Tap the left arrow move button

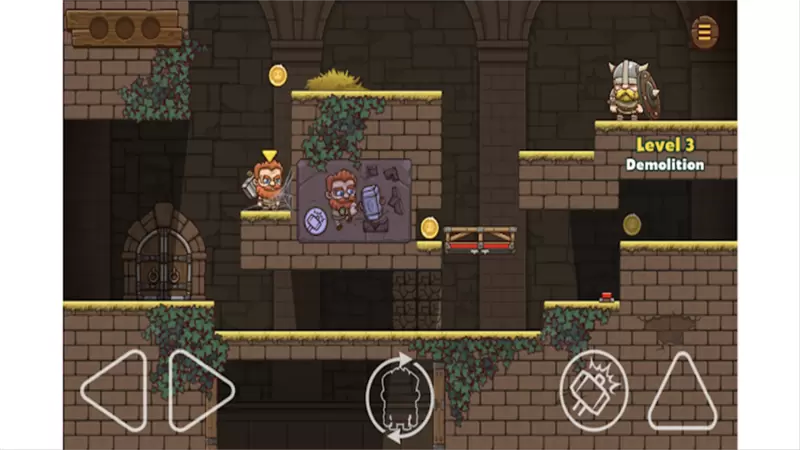(114, 390)
